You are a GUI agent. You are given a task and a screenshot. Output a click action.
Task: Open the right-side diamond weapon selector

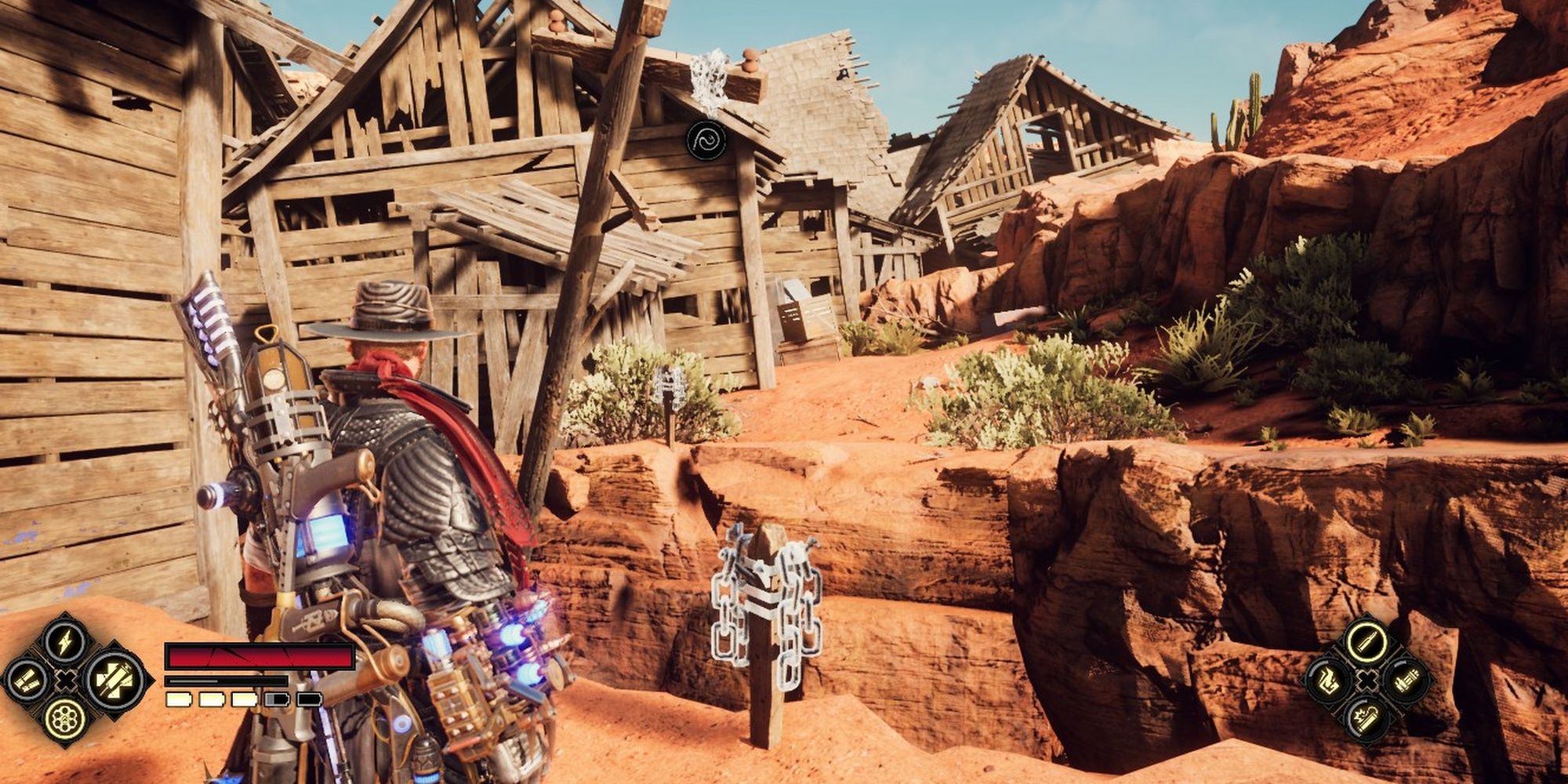pyautogui.click(x=1367, y=681)
